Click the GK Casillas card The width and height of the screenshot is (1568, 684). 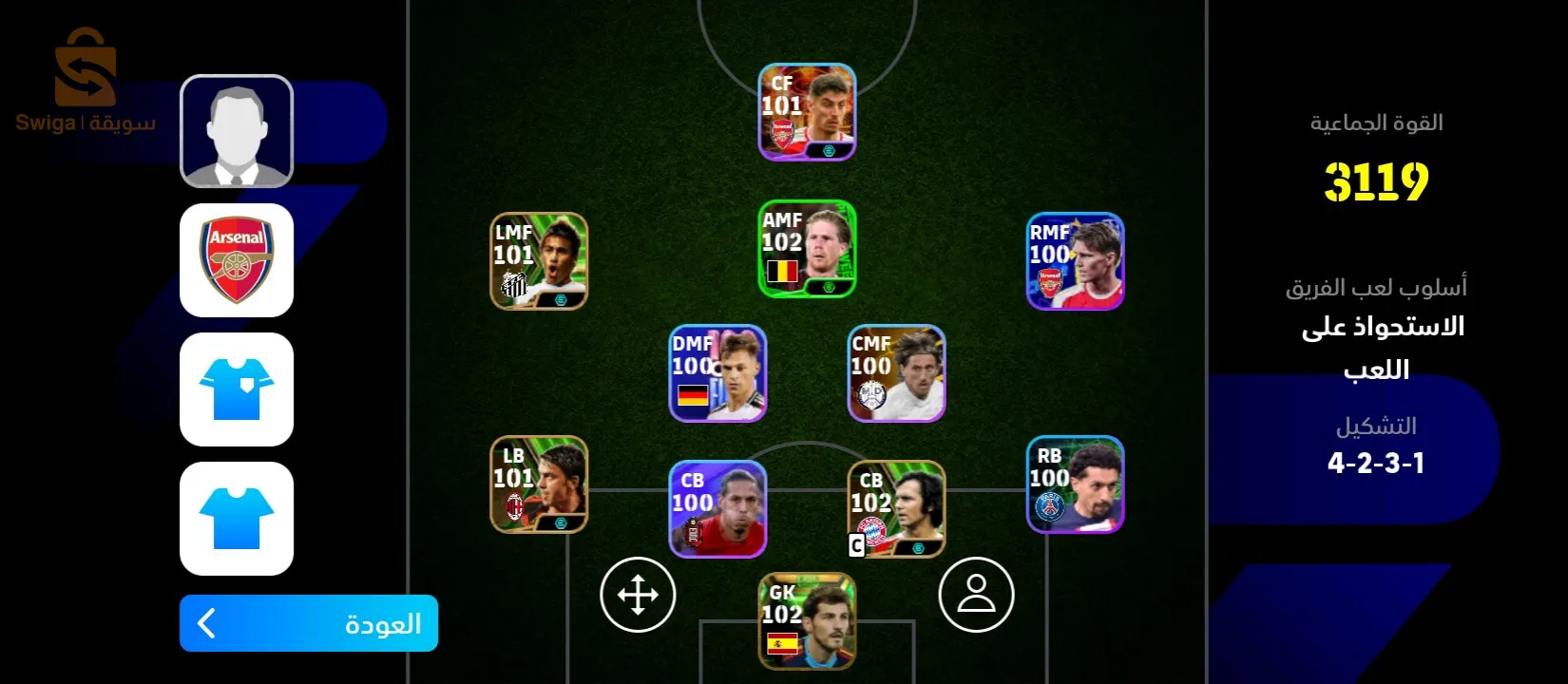click(807, 620)
